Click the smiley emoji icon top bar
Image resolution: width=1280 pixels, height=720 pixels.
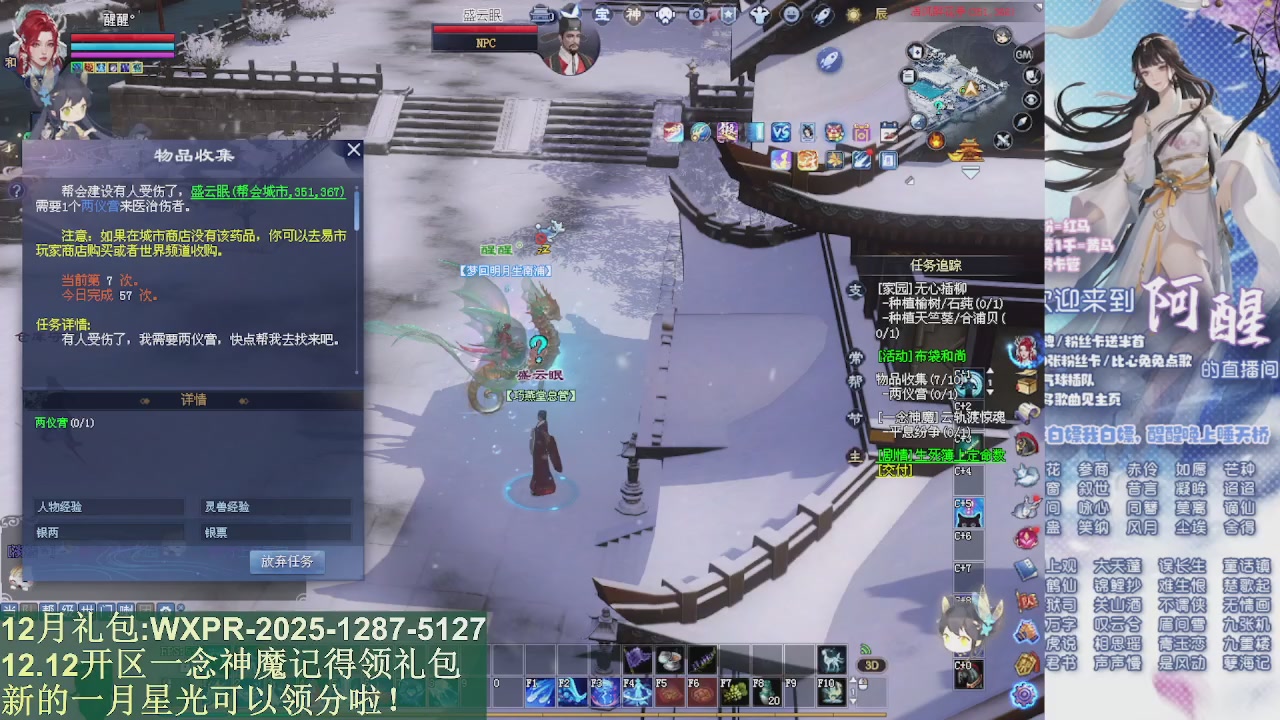(x=792, y=13)
